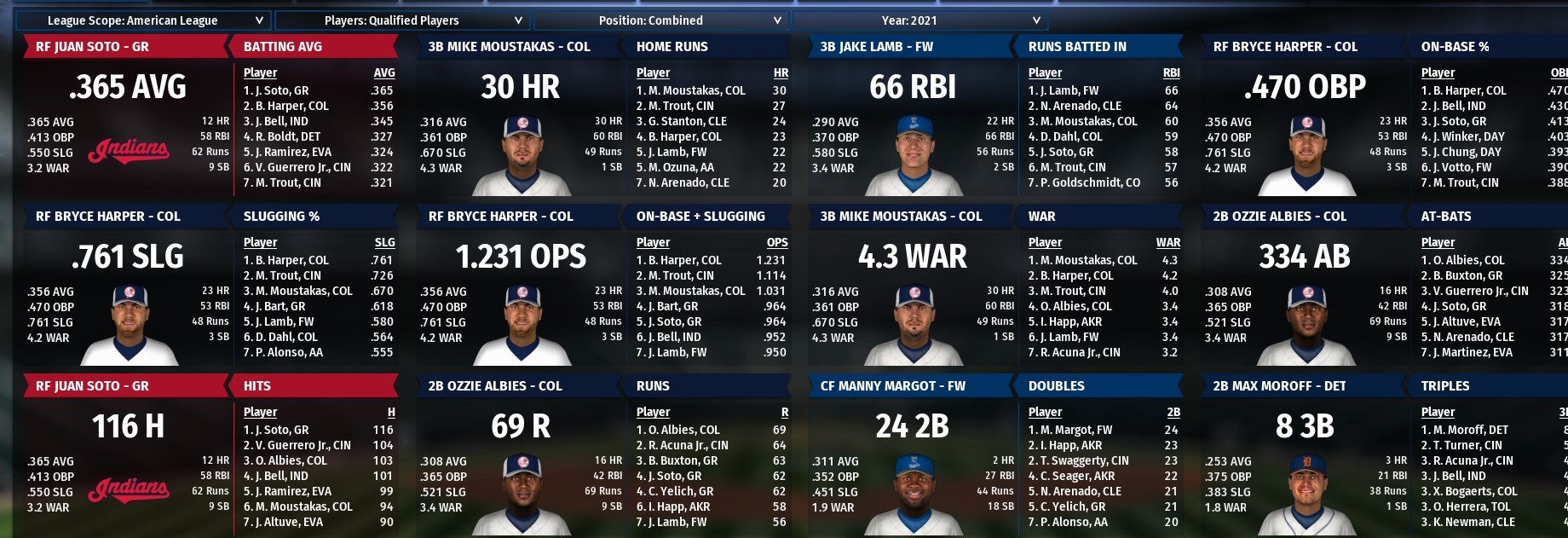The width and height of the screenshot is (1568, 538).
Task: Open the Players: Qualified Players dropdown
Action: click(401, 20)
